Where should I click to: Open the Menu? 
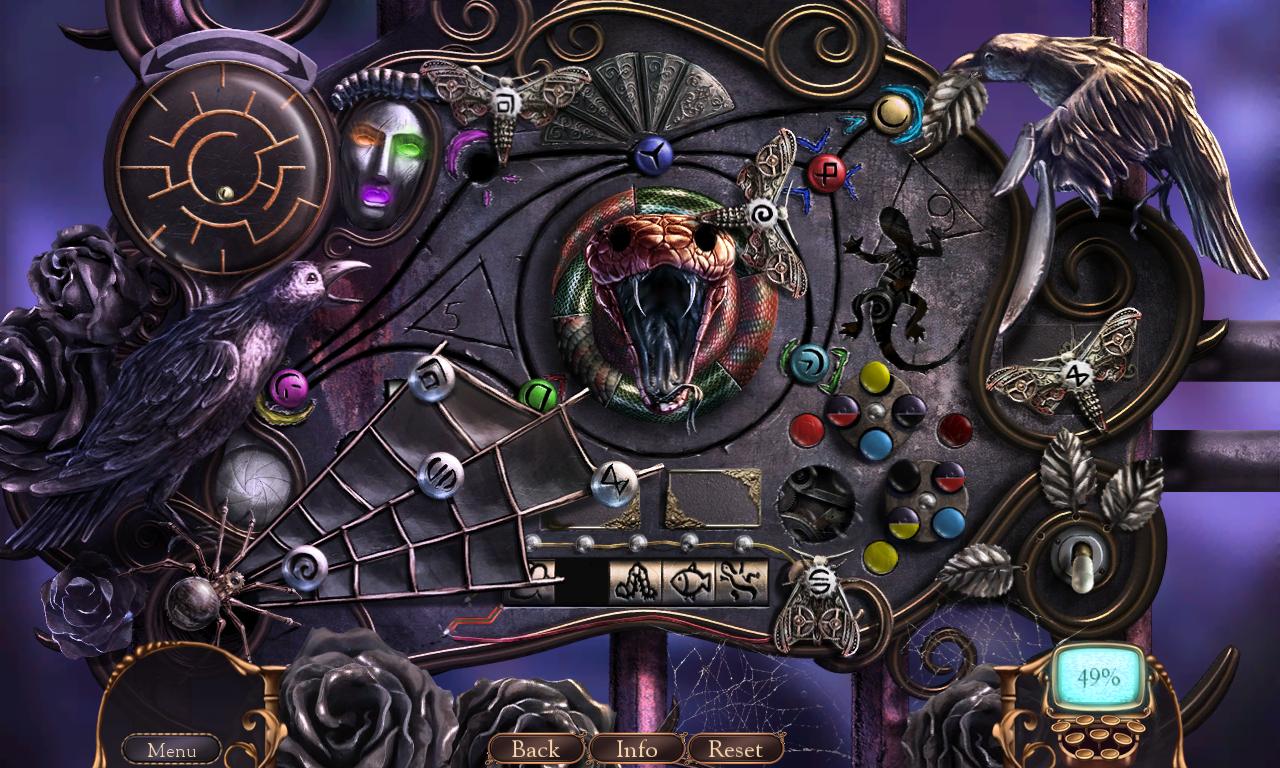click(170, 749)
